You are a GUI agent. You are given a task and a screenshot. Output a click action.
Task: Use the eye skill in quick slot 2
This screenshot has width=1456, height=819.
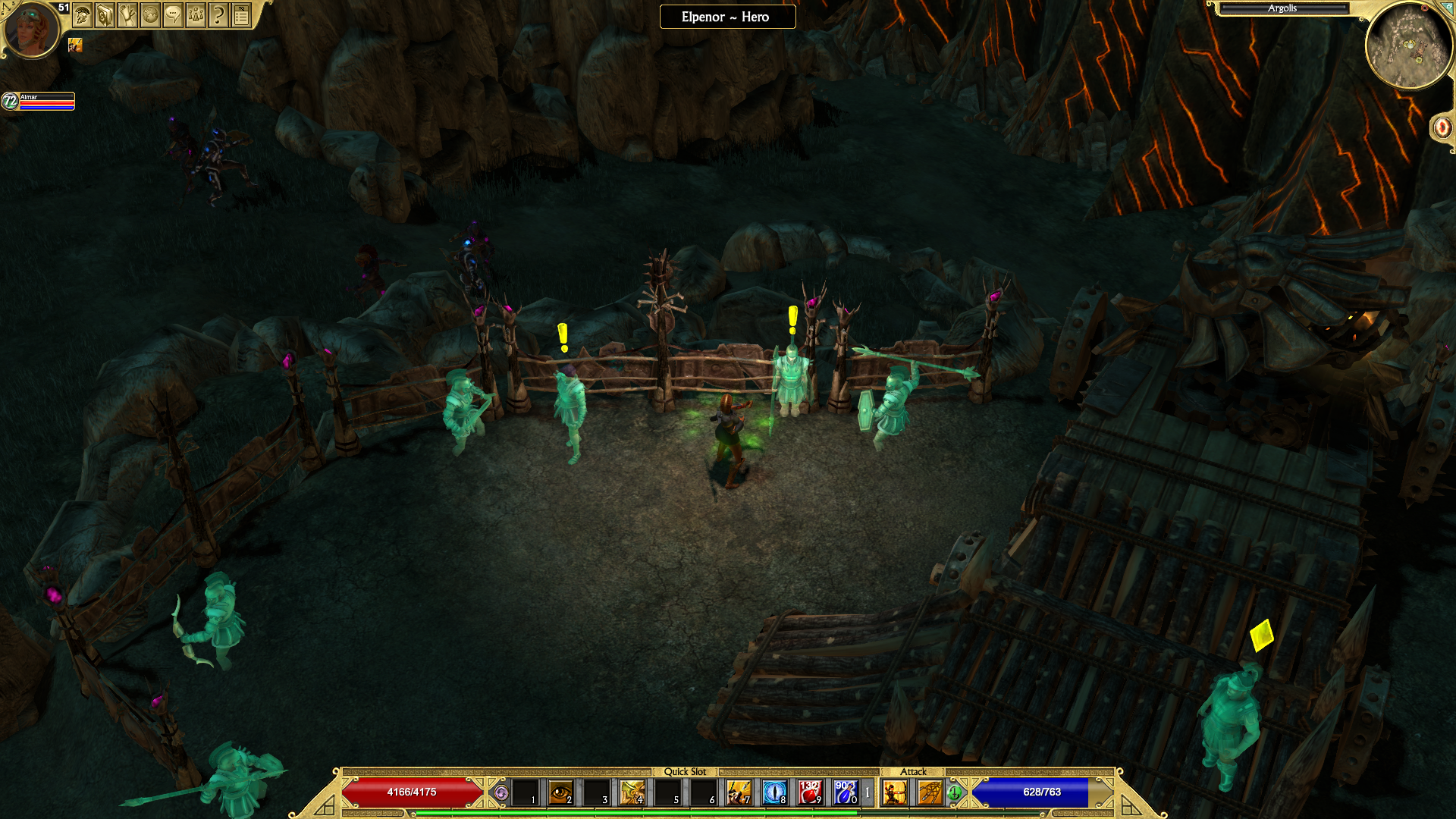point(560,792)
